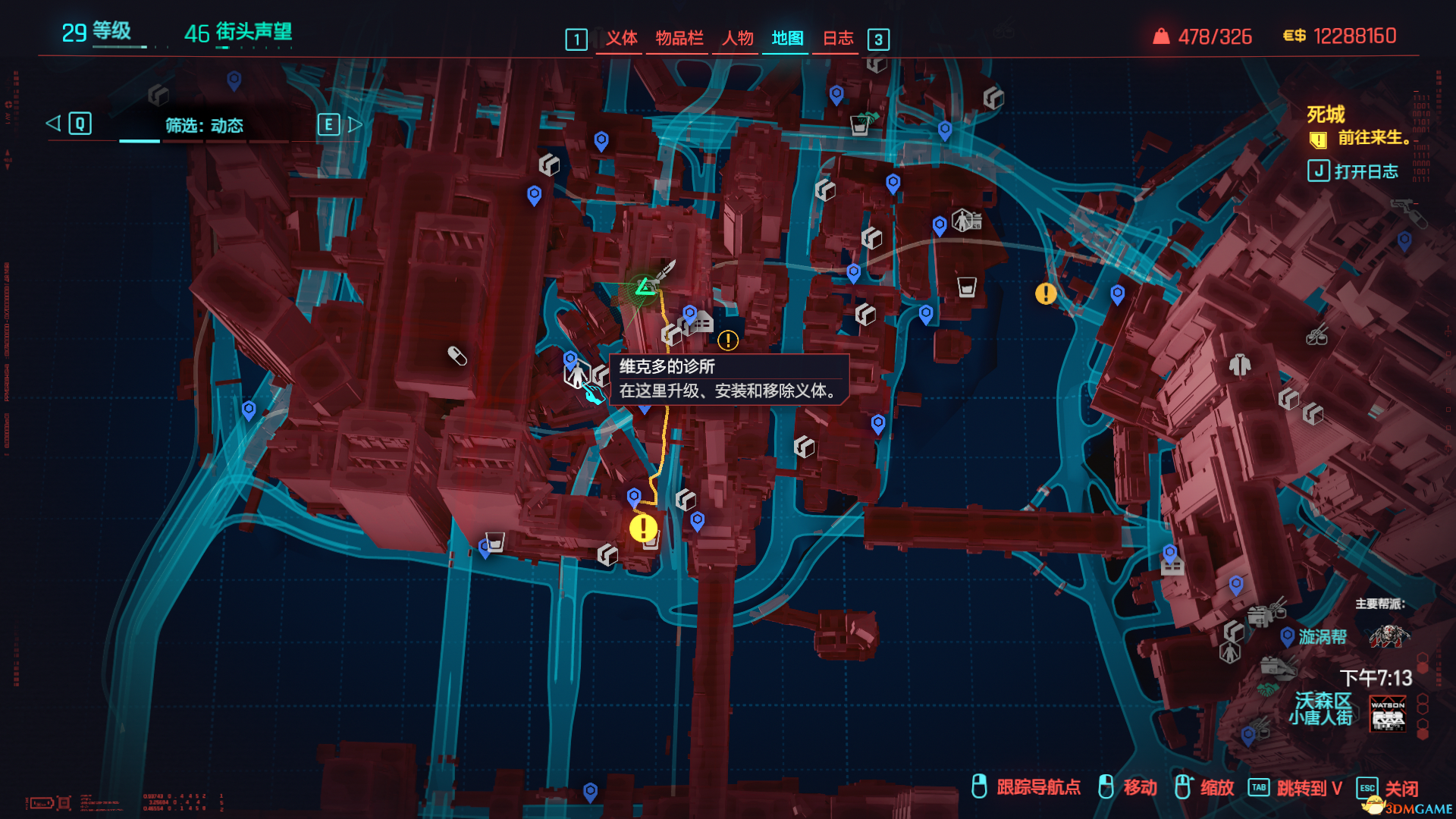The width and height of the screenshot is (1456, 819).
Task: Switch to the 义体 cyberware tab
Action: point(621,38)
